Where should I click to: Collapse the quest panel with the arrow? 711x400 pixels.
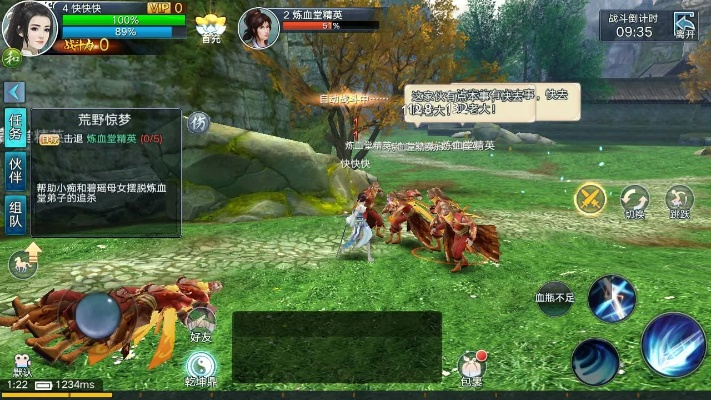(14, 92)
